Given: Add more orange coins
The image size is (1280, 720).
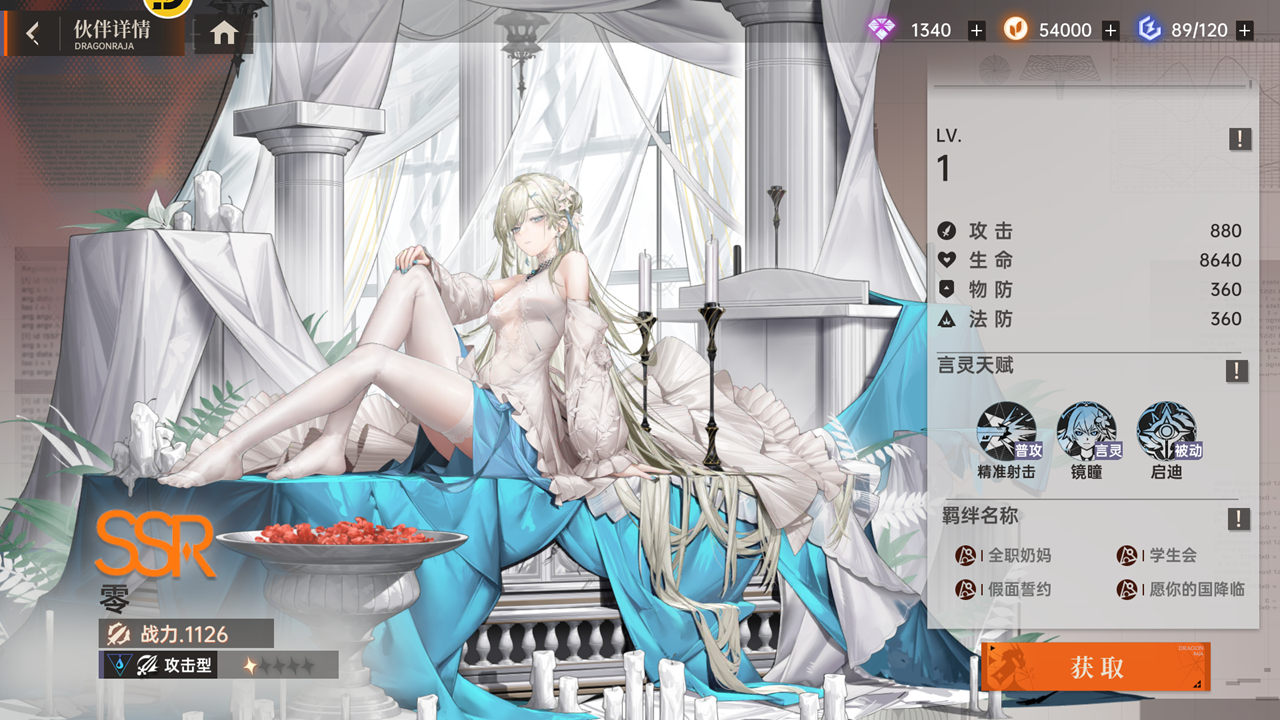Looking at the screenshot, I should [x=1110, y=31].
